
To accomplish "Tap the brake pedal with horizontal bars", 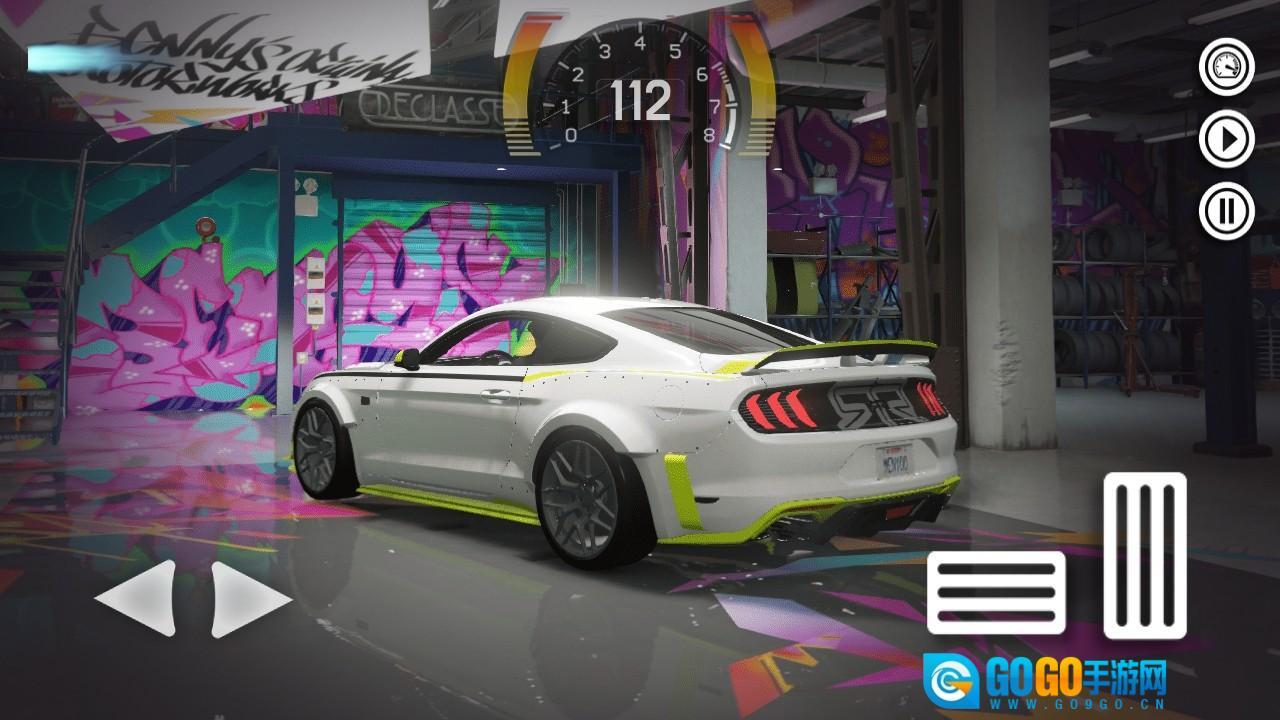I will 996,592.
